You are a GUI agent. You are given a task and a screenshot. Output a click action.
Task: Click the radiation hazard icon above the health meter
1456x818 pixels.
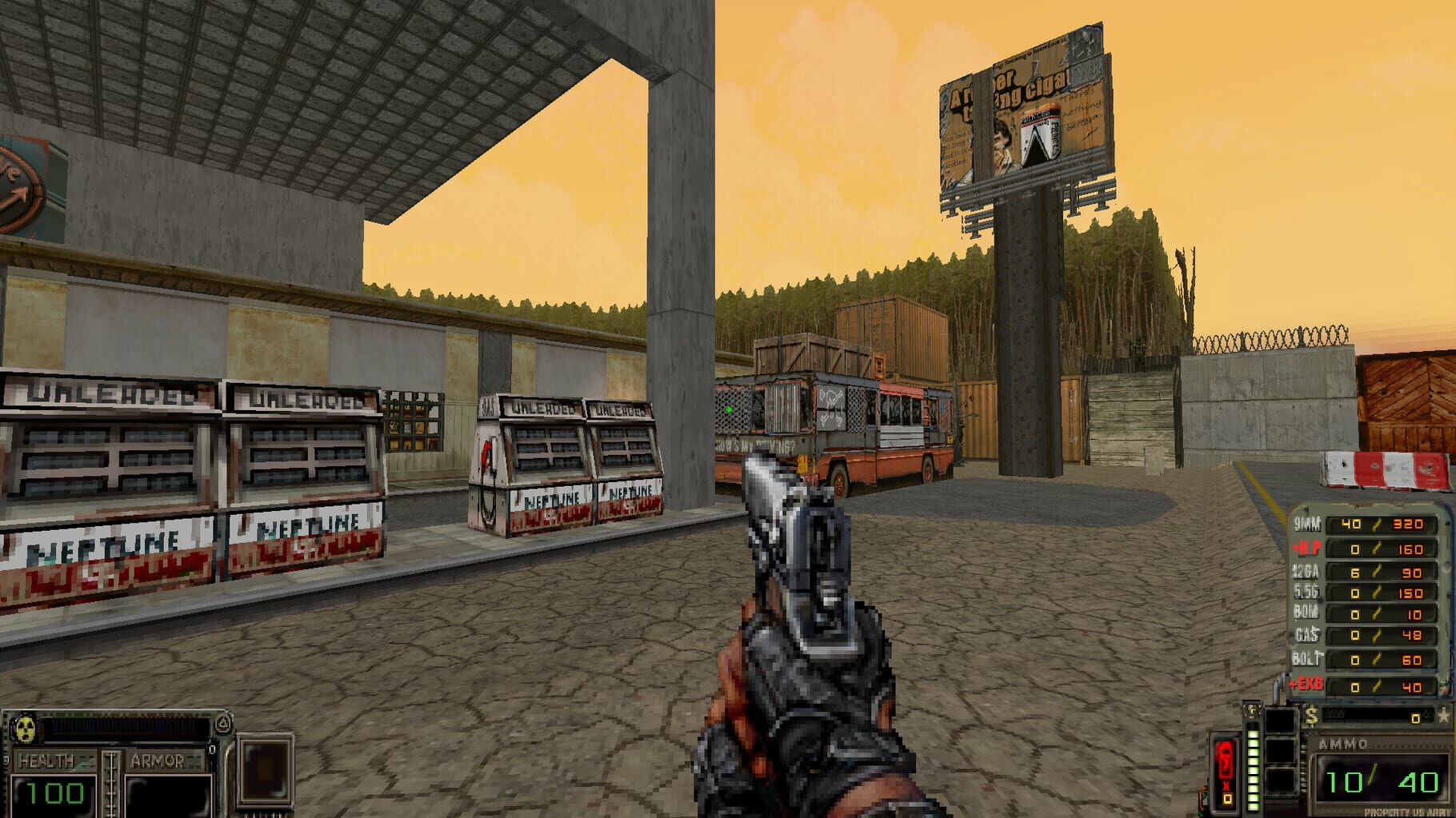point(26,728)
